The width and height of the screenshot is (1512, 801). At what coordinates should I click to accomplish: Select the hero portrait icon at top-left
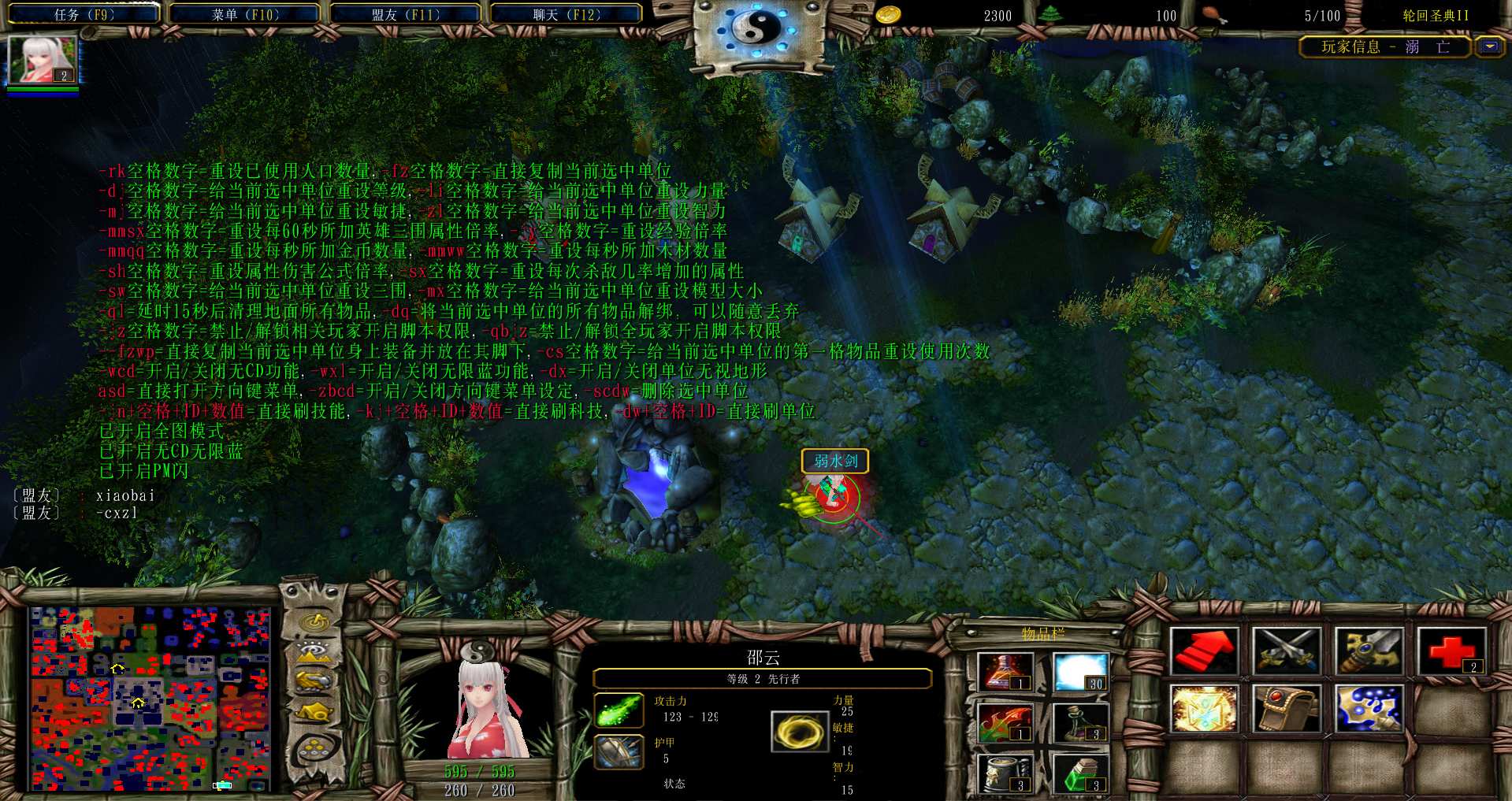(x=43, y=60)
